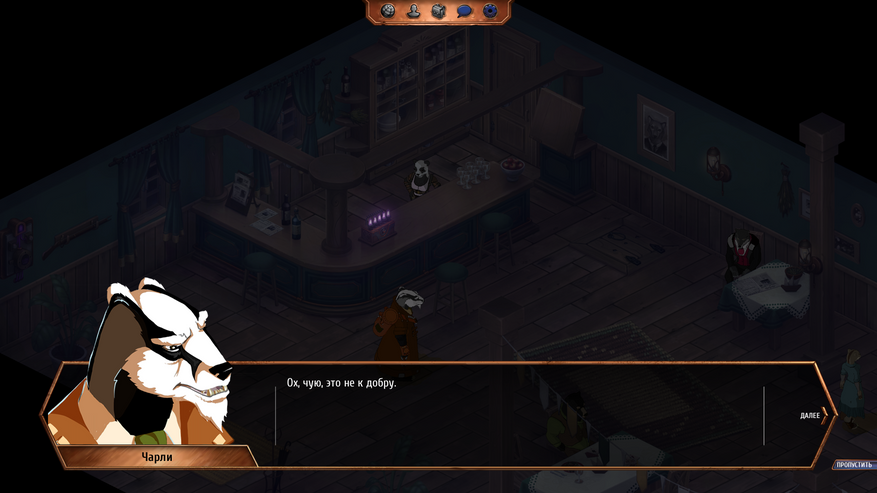Open the character bust icon

click(x=413, y=11)
